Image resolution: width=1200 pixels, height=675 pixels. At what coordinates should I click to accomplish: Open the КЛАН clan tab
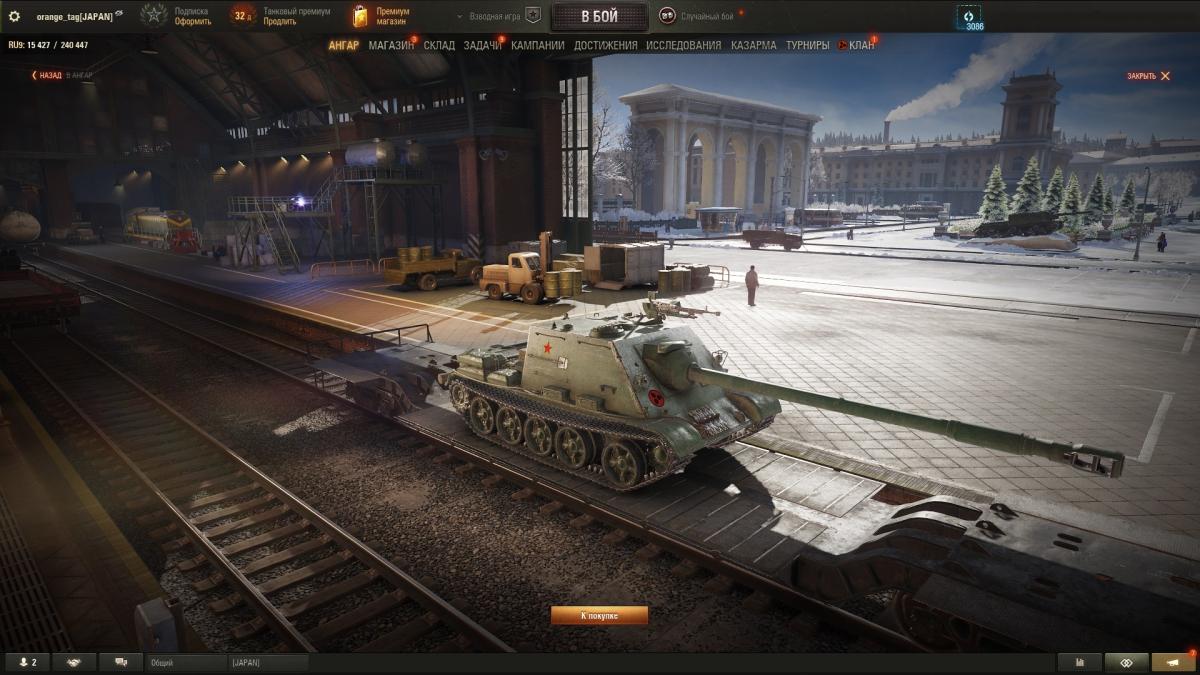[860, 45]
